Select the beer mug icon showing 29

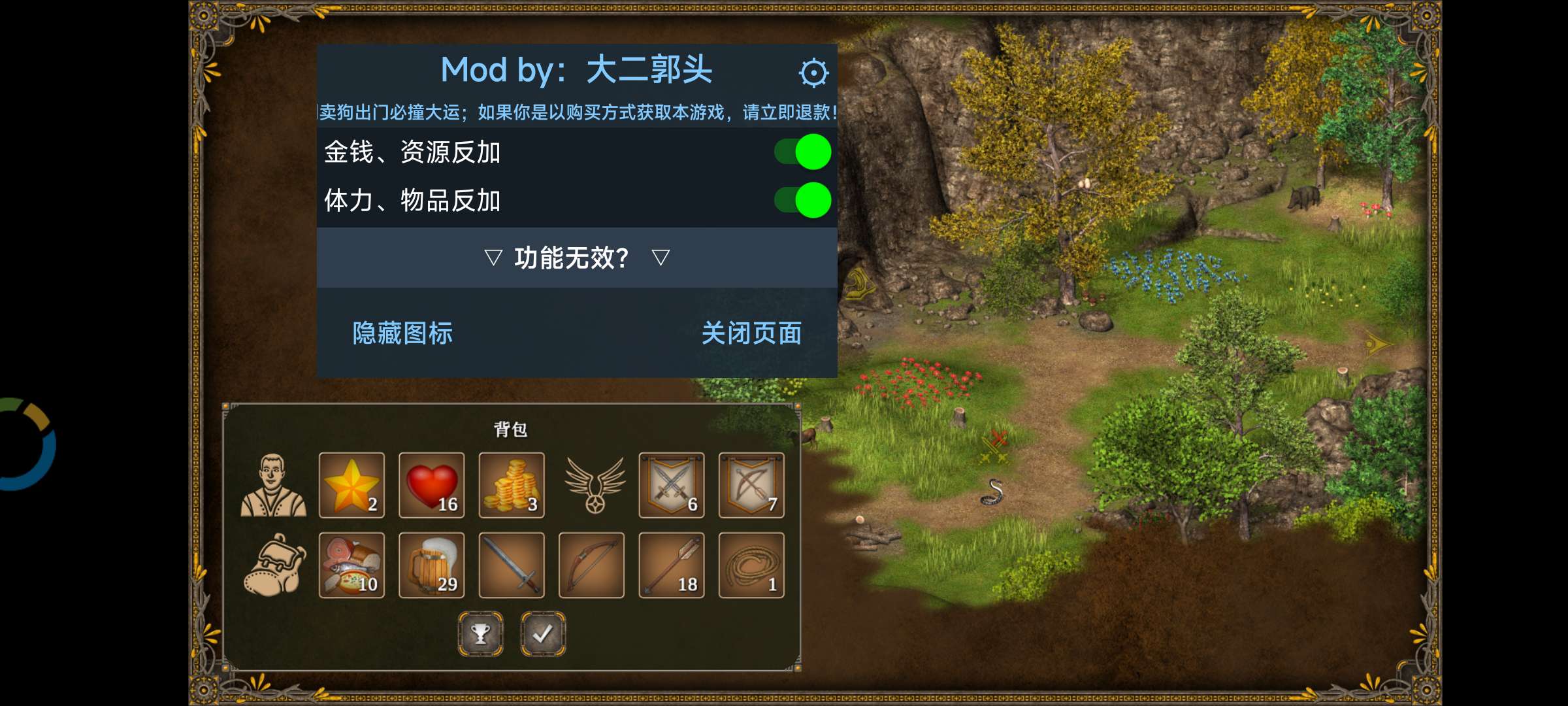[431, 567]
